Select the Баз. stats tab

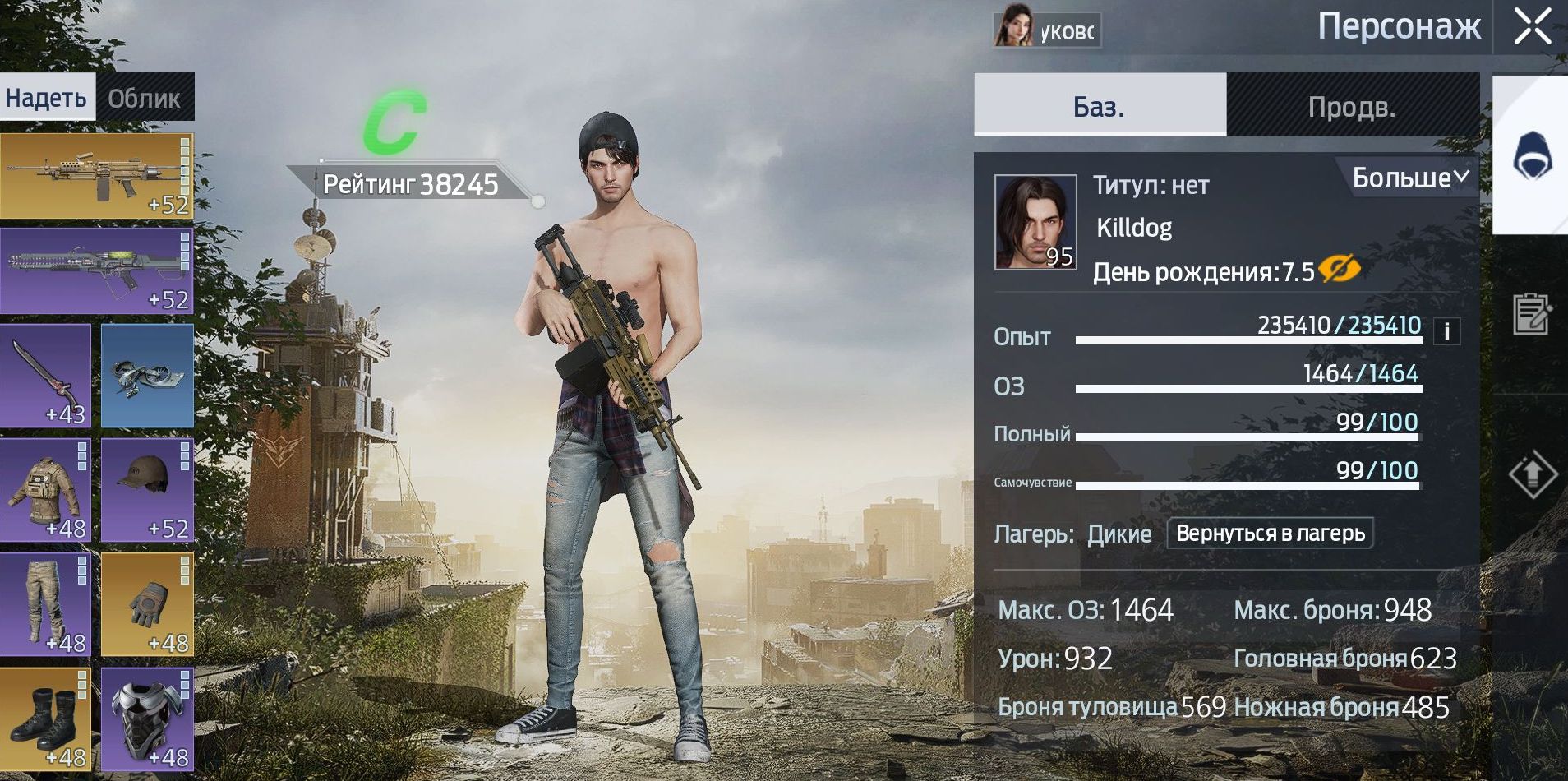point(1099,107)
